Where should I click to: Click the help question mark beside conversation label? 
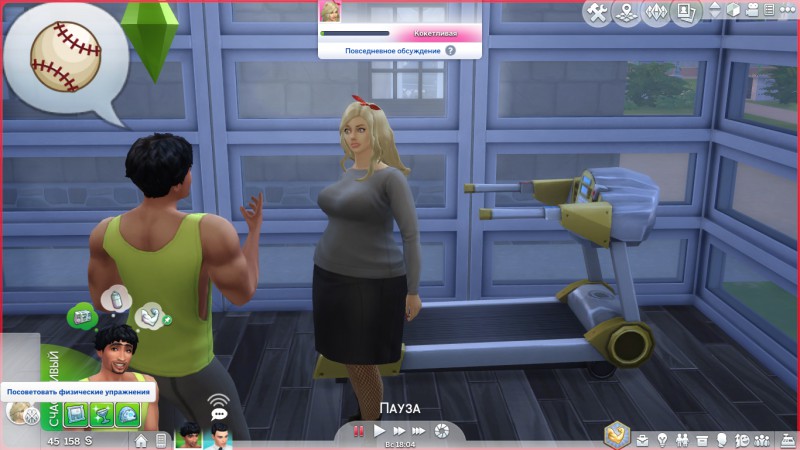click(x=450, y=49)
